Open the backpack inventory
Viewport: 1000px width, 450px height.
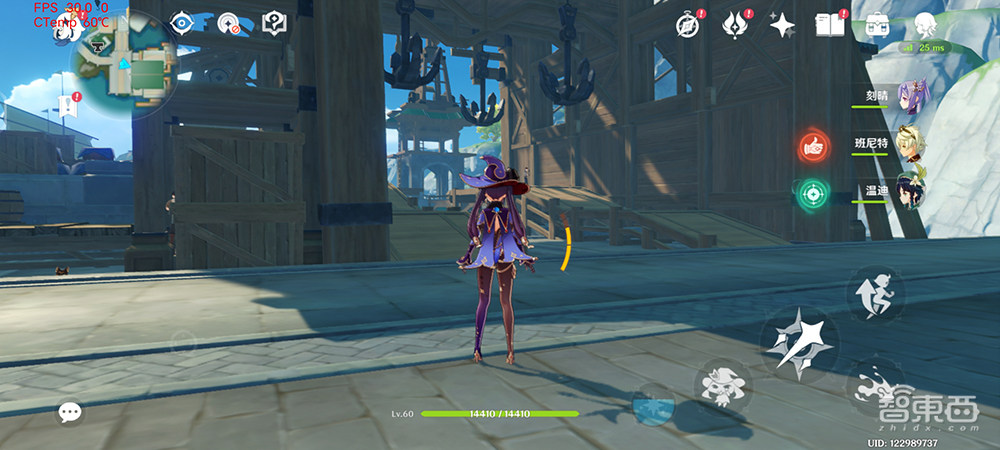tap(878, 24)
